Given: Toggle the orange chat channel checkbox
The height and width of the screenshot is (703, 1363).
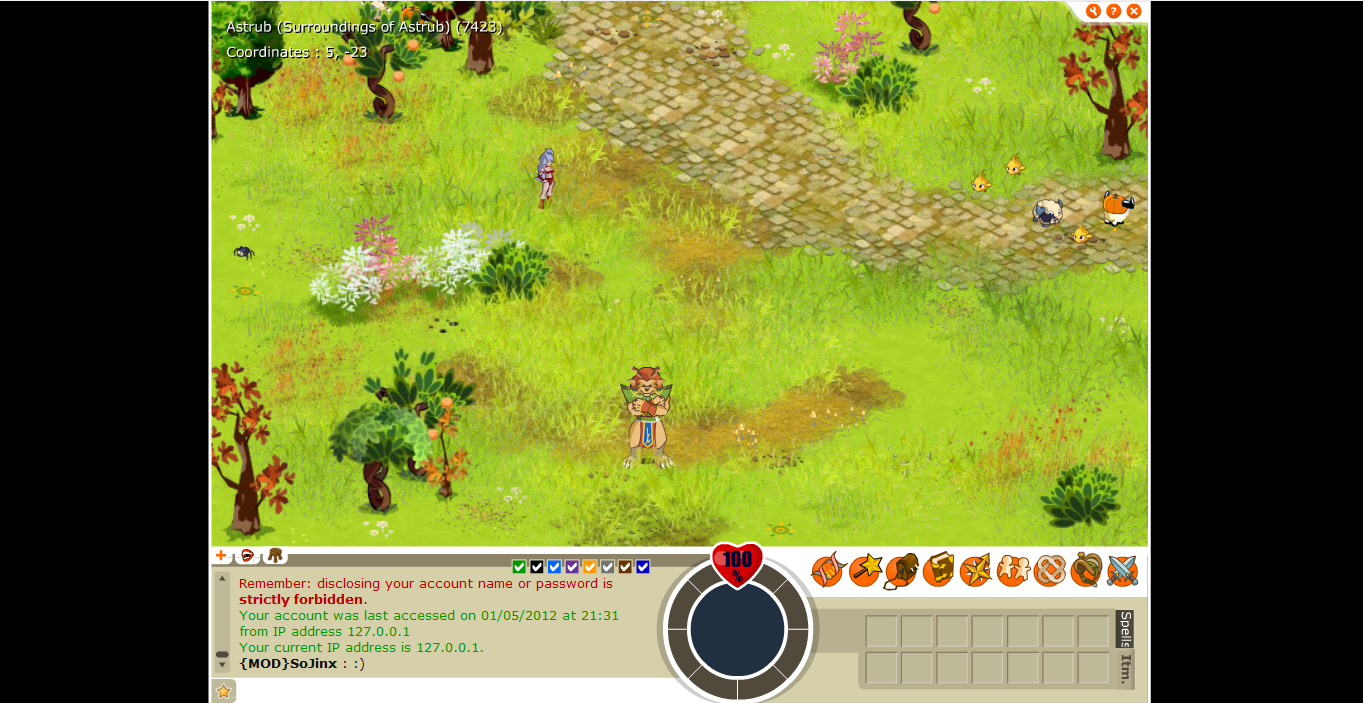Looking at the screenshot, I should point(590,567).
